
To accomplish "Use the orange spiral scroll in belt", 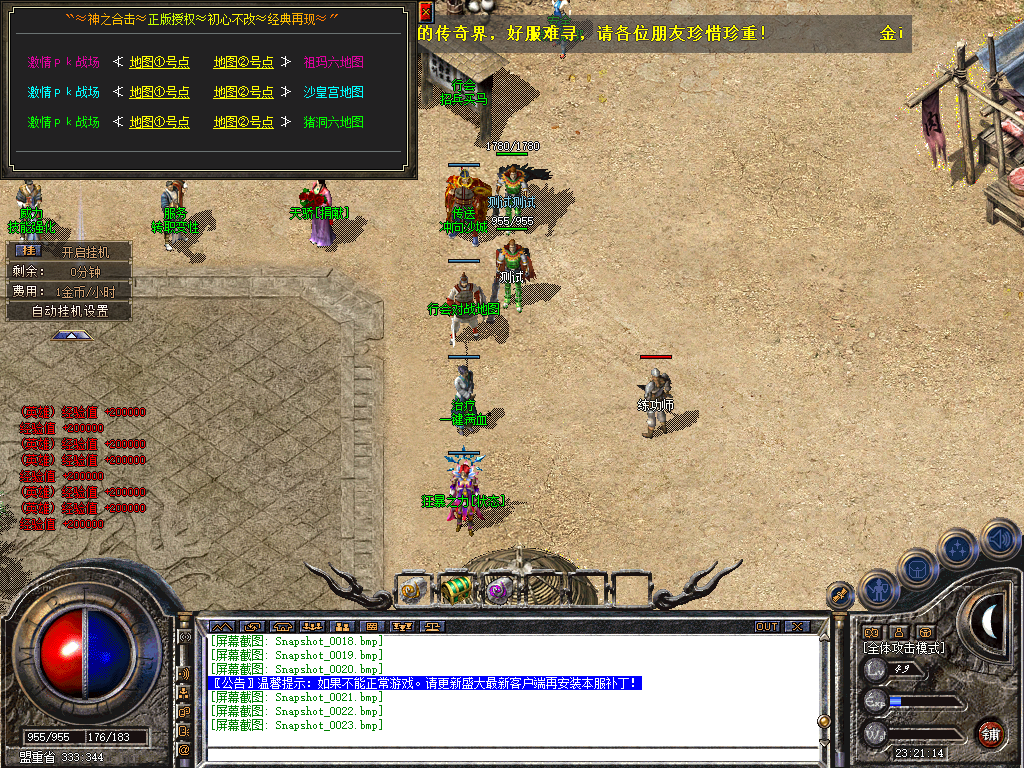I will coord(412,590).
